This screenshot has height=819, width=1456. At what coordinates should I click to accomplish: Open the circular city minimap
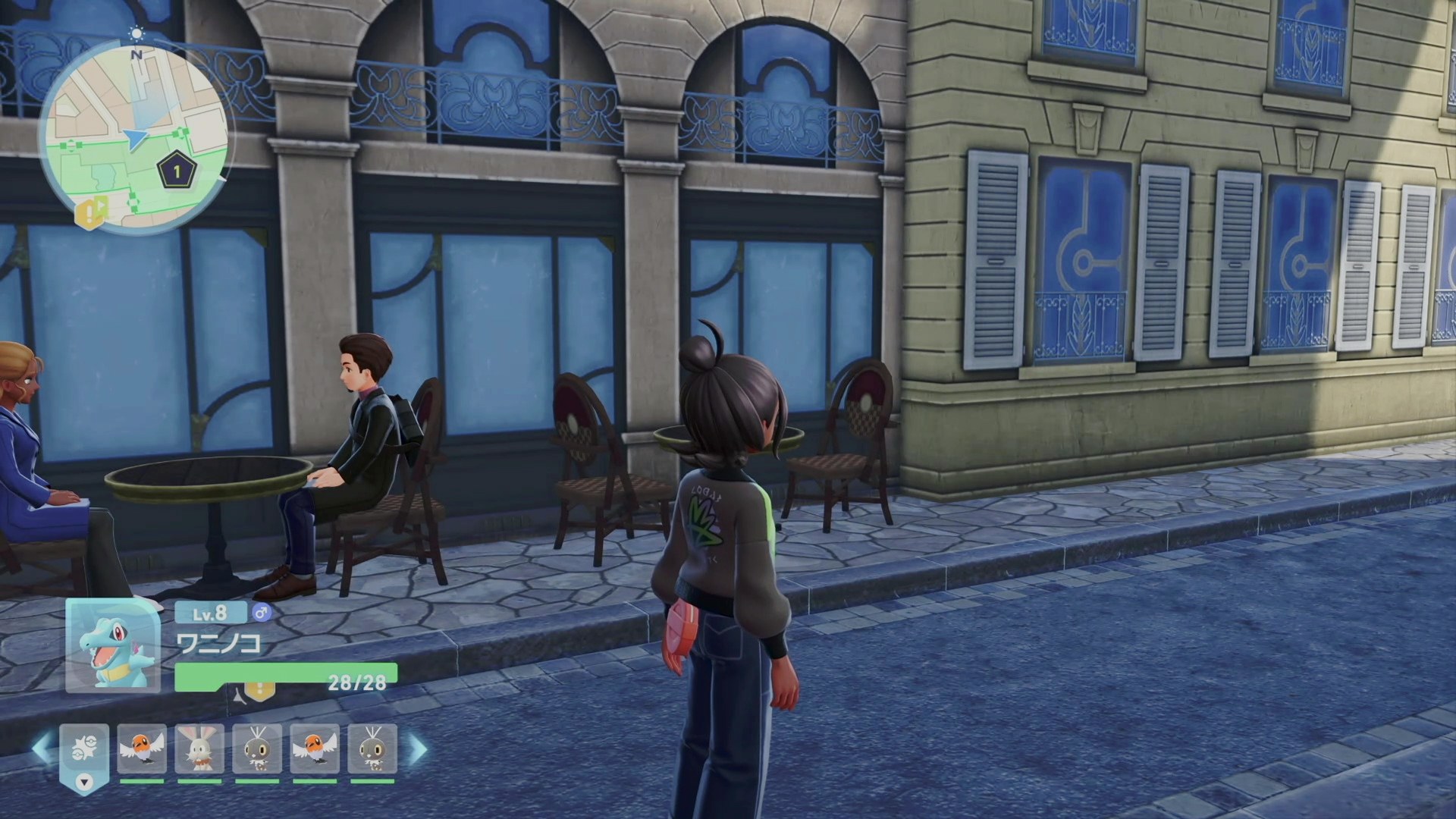coord(133,138)
